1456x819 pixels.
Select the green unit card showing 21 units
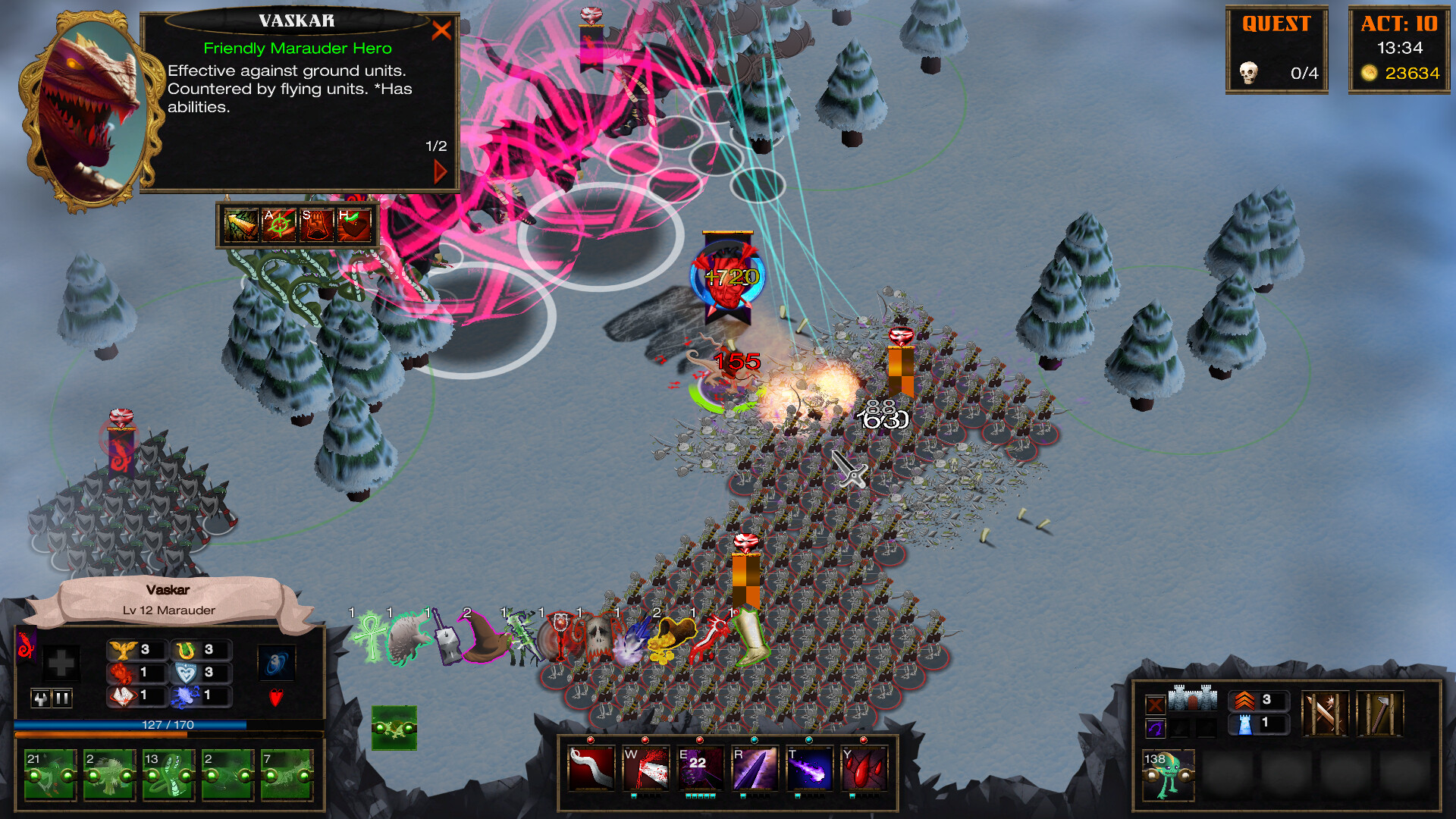[49, 775]
